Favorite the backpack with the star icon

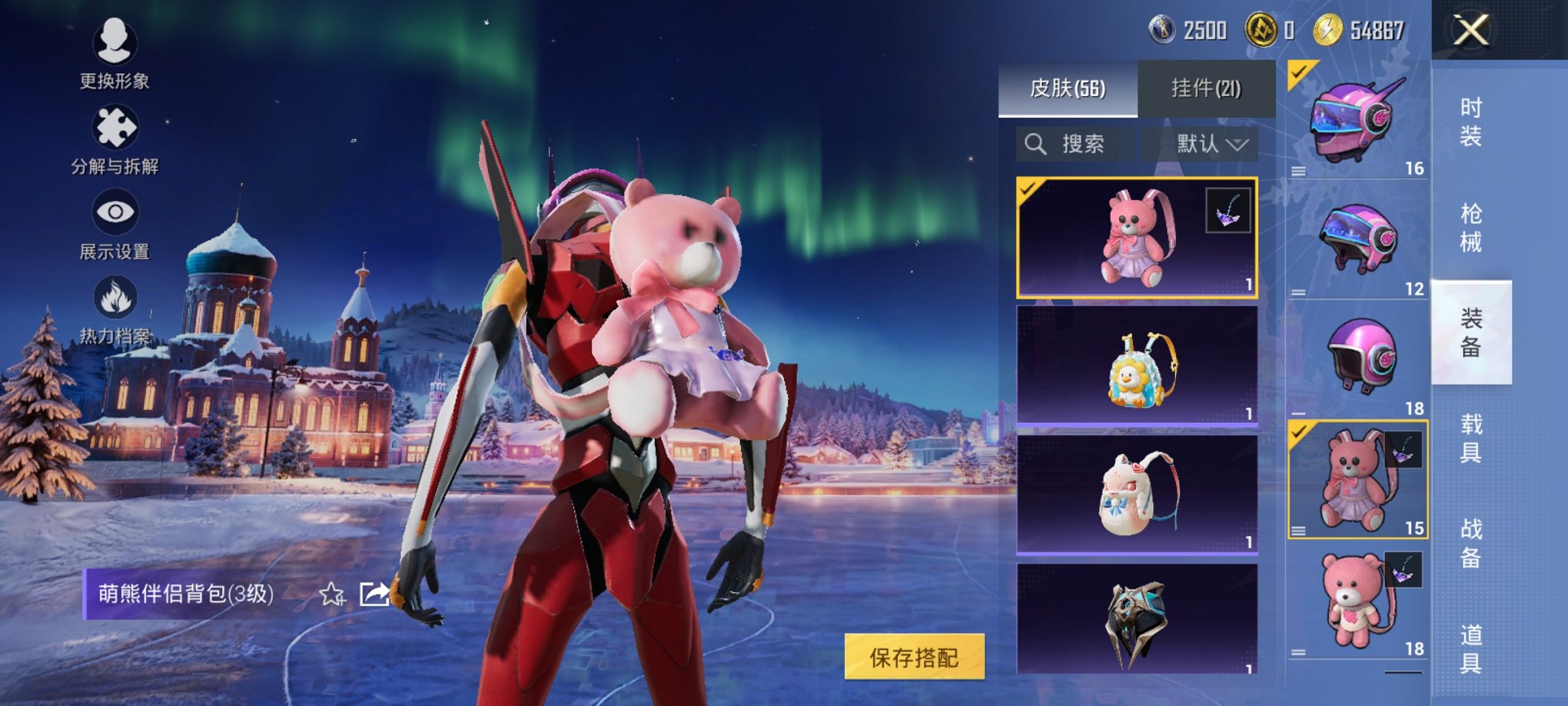coord(332,594)
